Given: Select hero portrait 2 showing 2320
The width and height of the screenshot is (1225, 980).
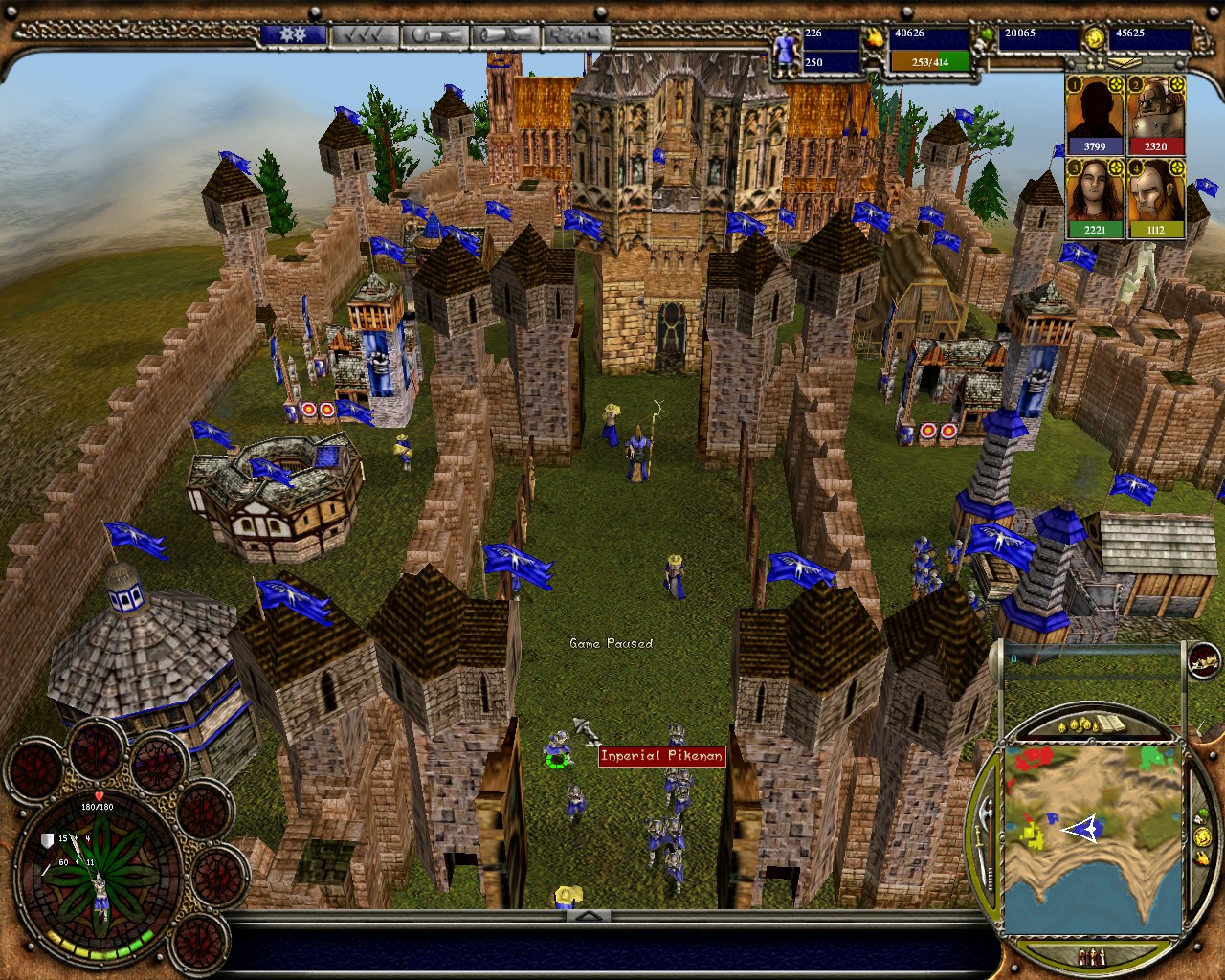Looking at the screenshot, I should [x=1156, y=117].
